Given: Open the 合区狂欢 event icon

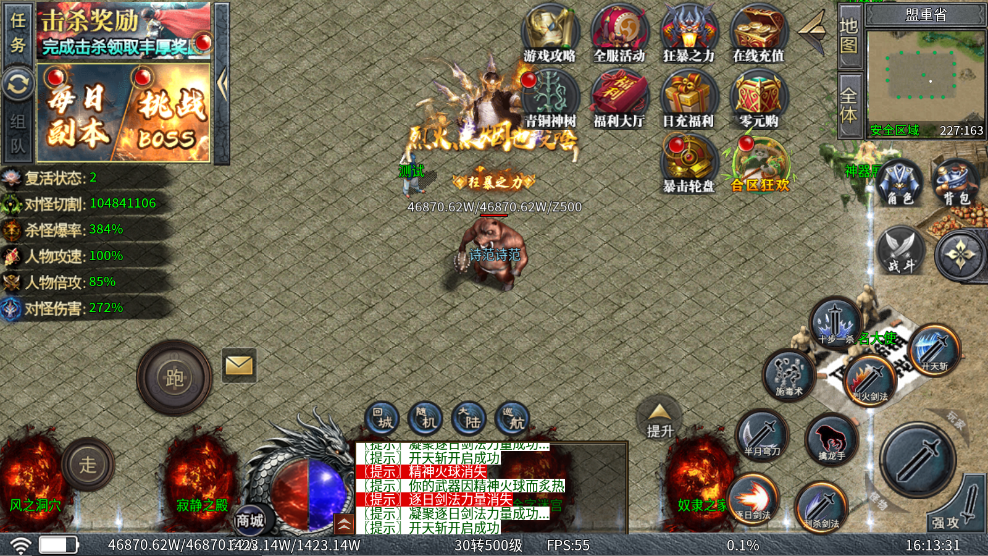Looking at the screenshot, I should point(759,162).
